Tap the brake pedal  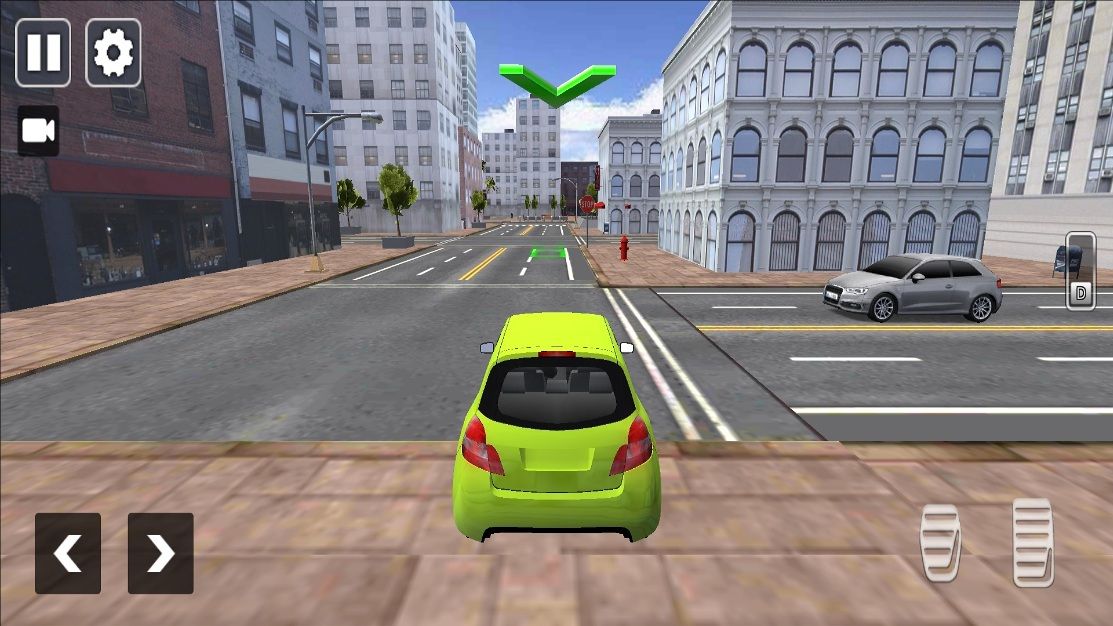point(940,543)
